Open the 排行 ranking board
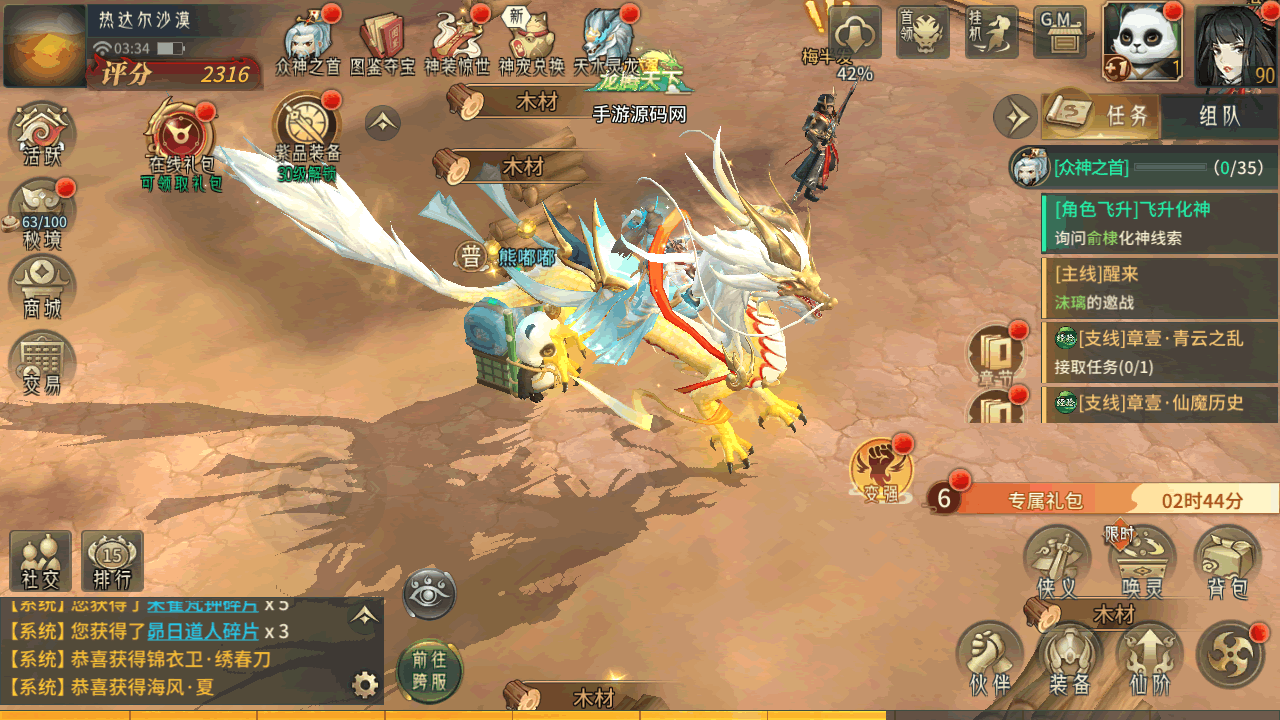Viewport: 1280px width, 720px height. tap(112, 562)
